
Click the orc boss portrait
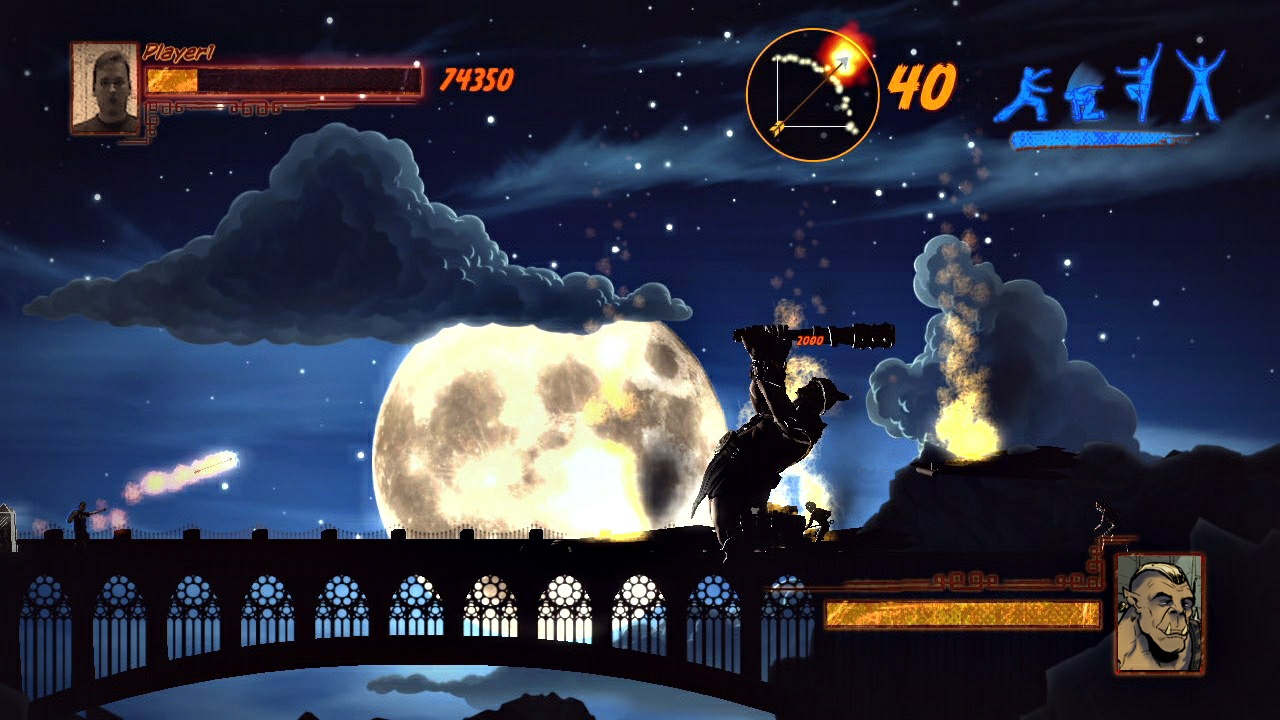click(1160, 612)
